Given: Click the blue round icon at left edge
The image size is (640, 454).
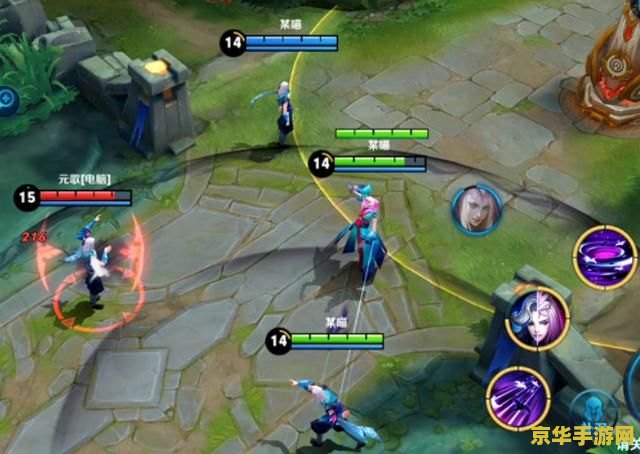Looking at the screenshot, I should click(6, 98).
